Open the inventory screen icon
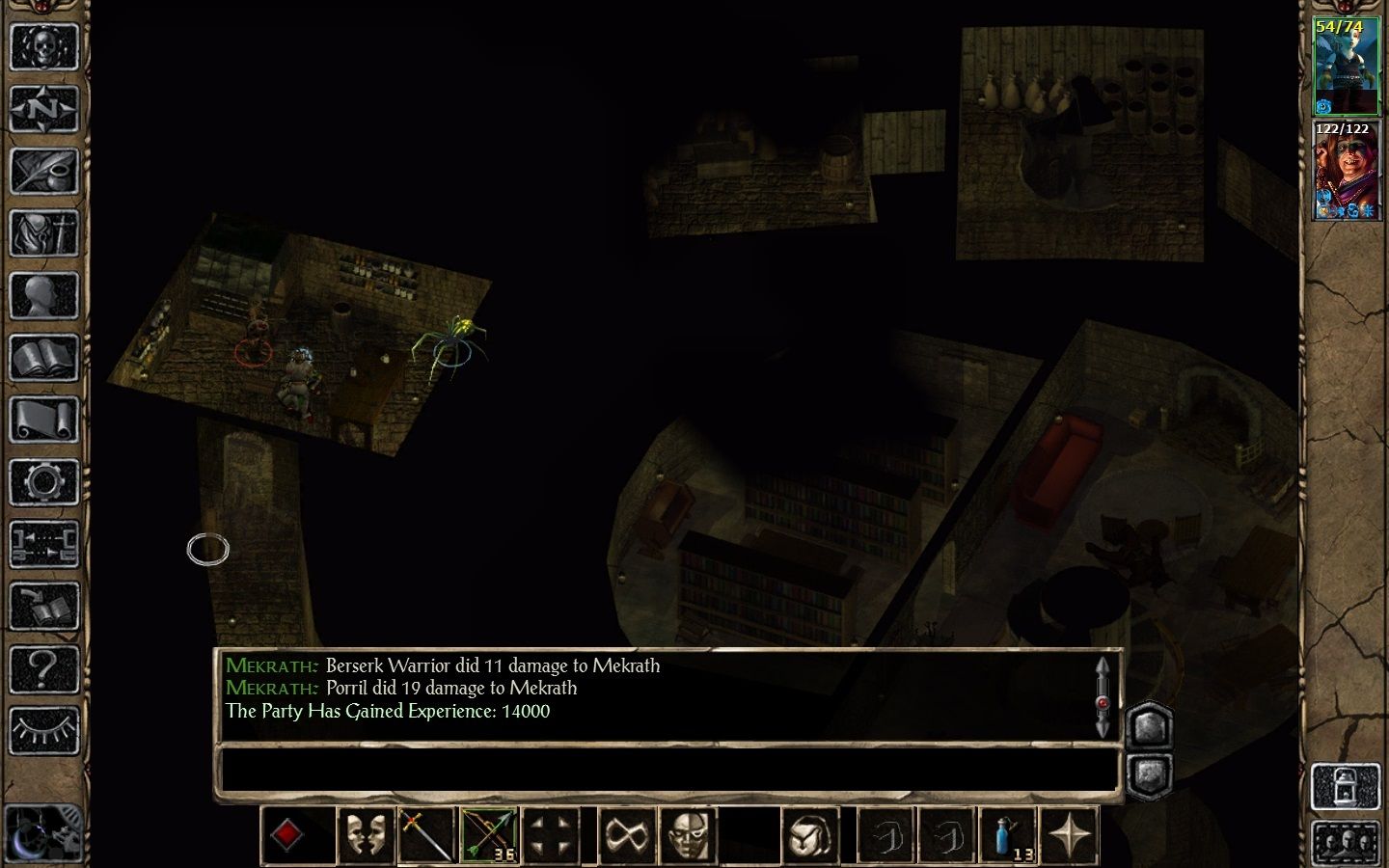 coord(43,233)
